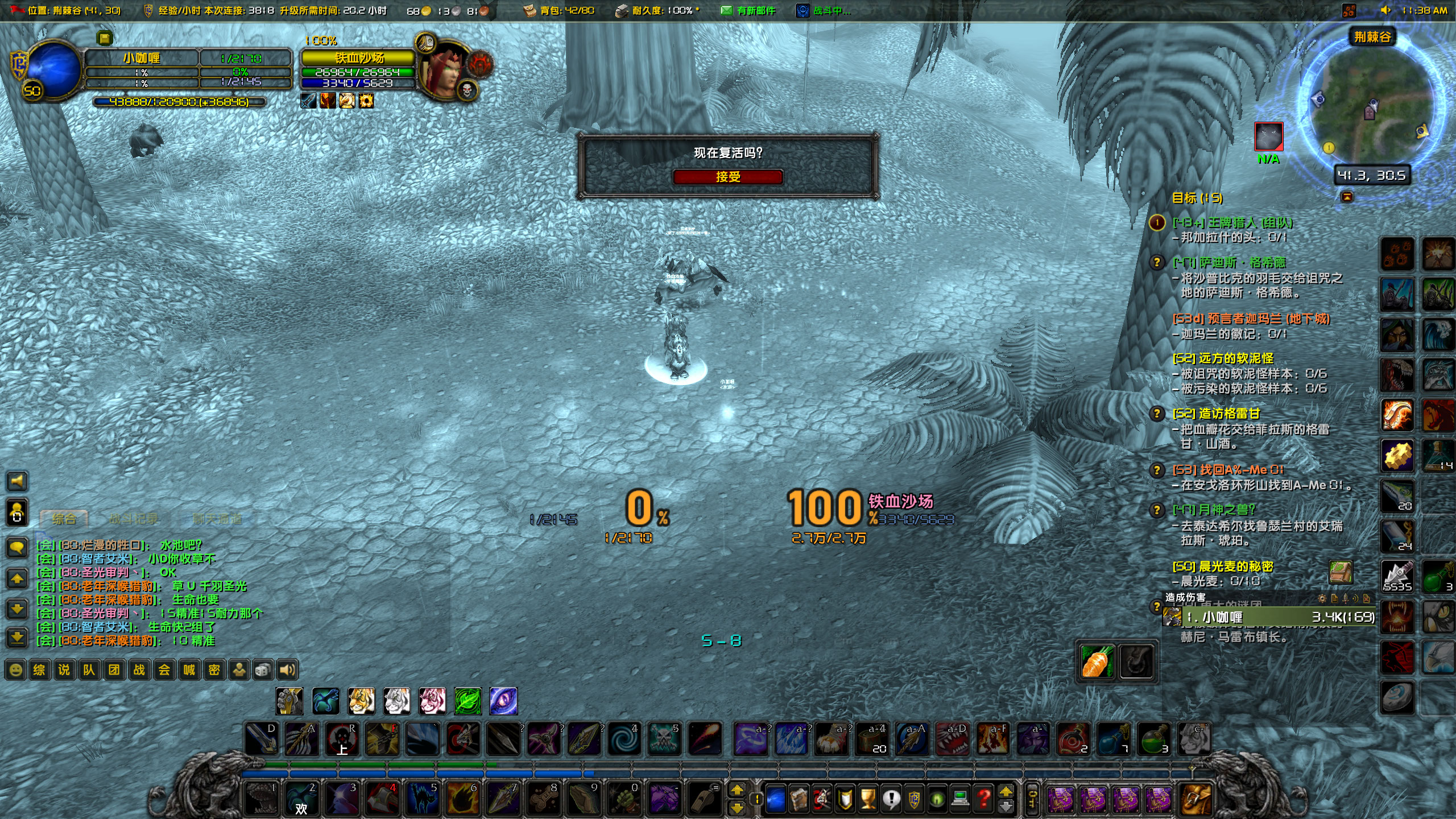The image size is (1456, 819).
Task: Select the 综合 chat tab
Action: pyautogui.click(x=64, y=519)
